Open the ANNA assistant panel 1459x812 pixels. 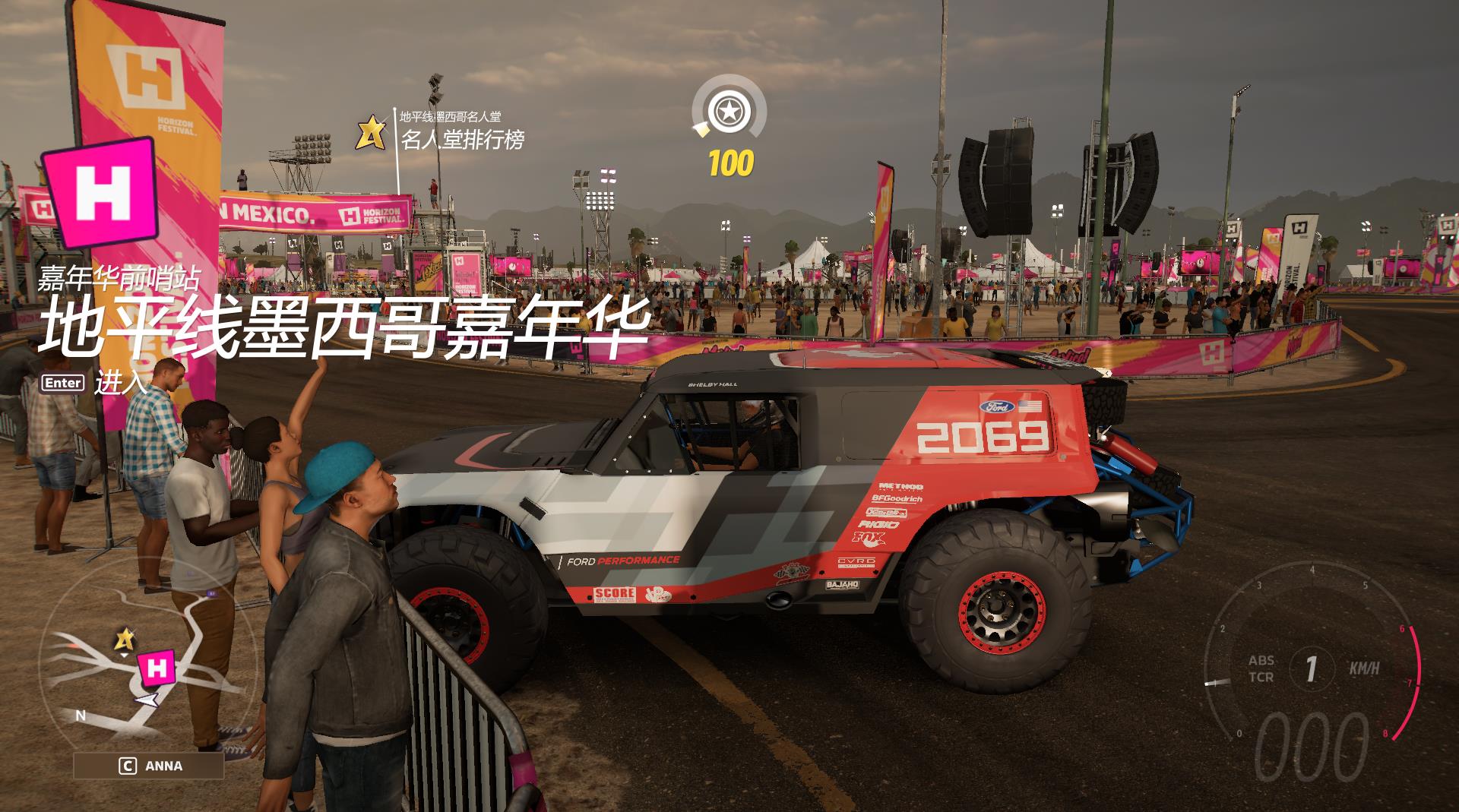[149, 766]
